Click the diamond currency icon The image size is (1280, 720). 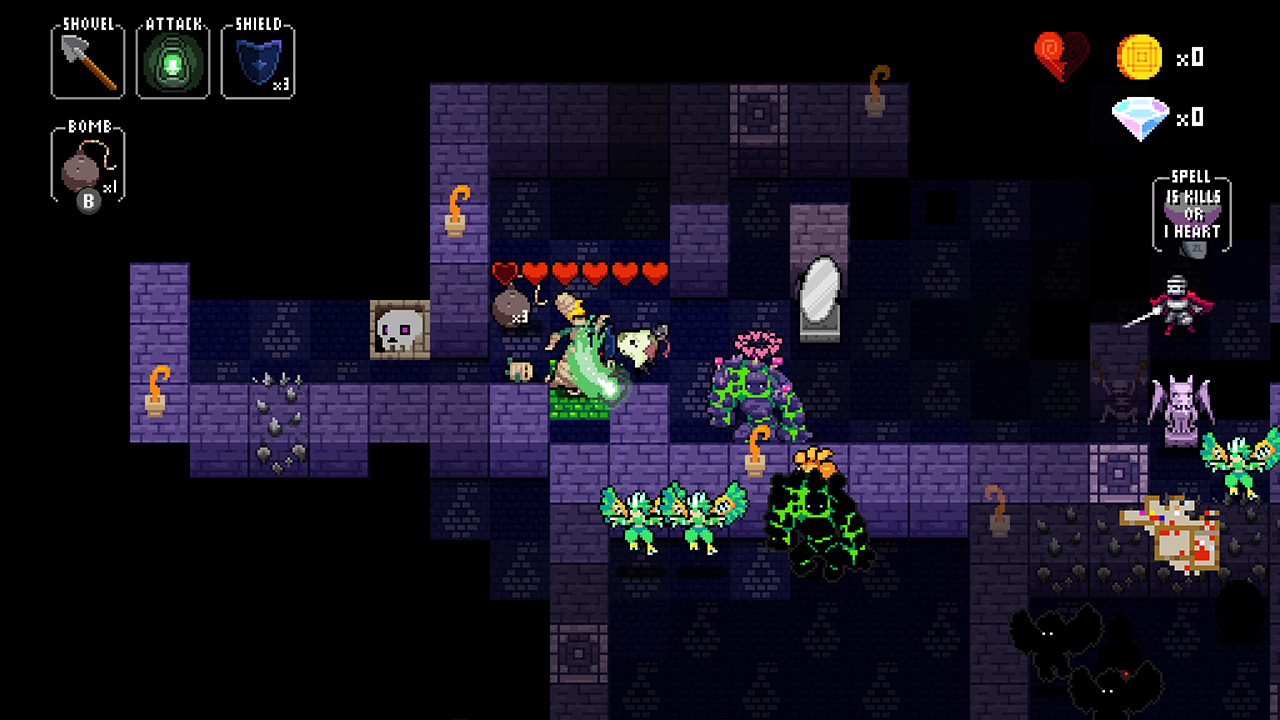[x=1139, y=118]
